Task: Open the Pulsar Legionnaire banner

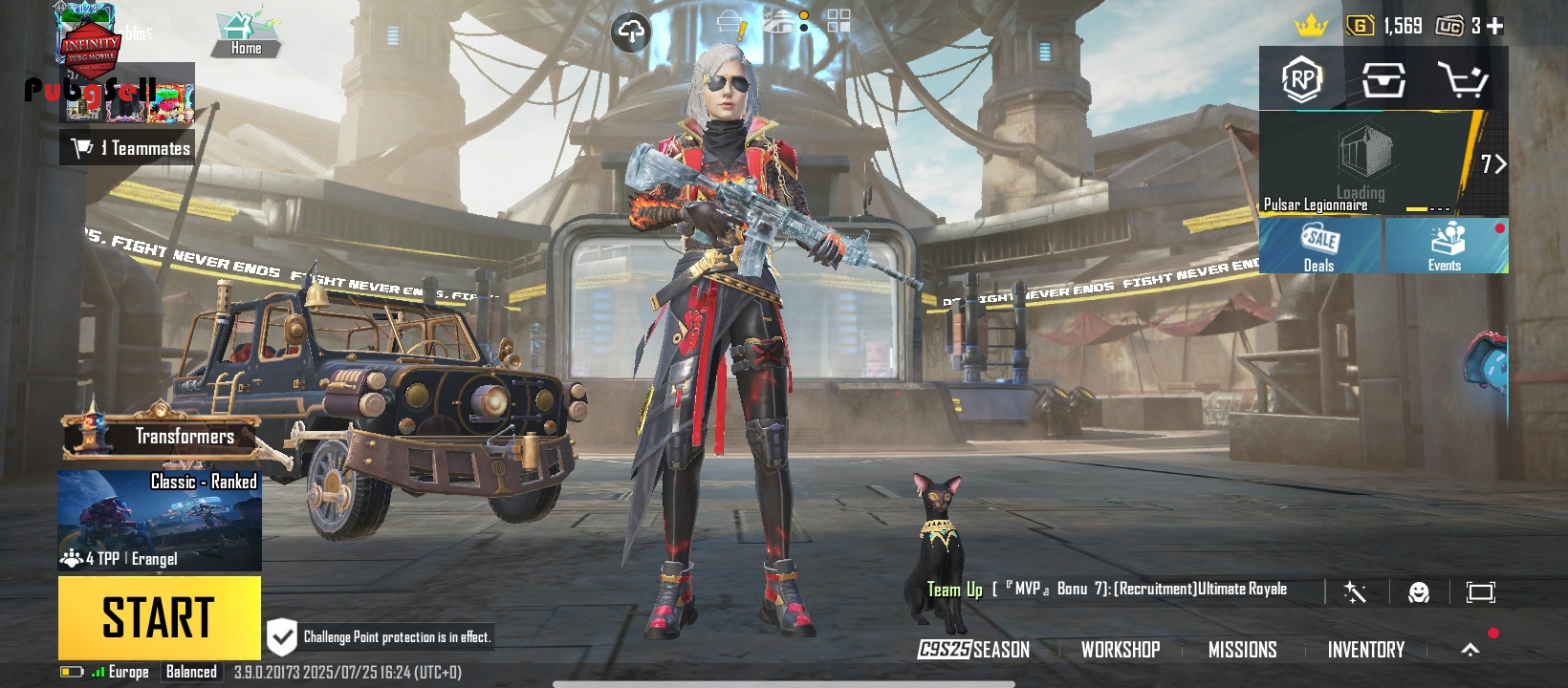Action: 1367,164
